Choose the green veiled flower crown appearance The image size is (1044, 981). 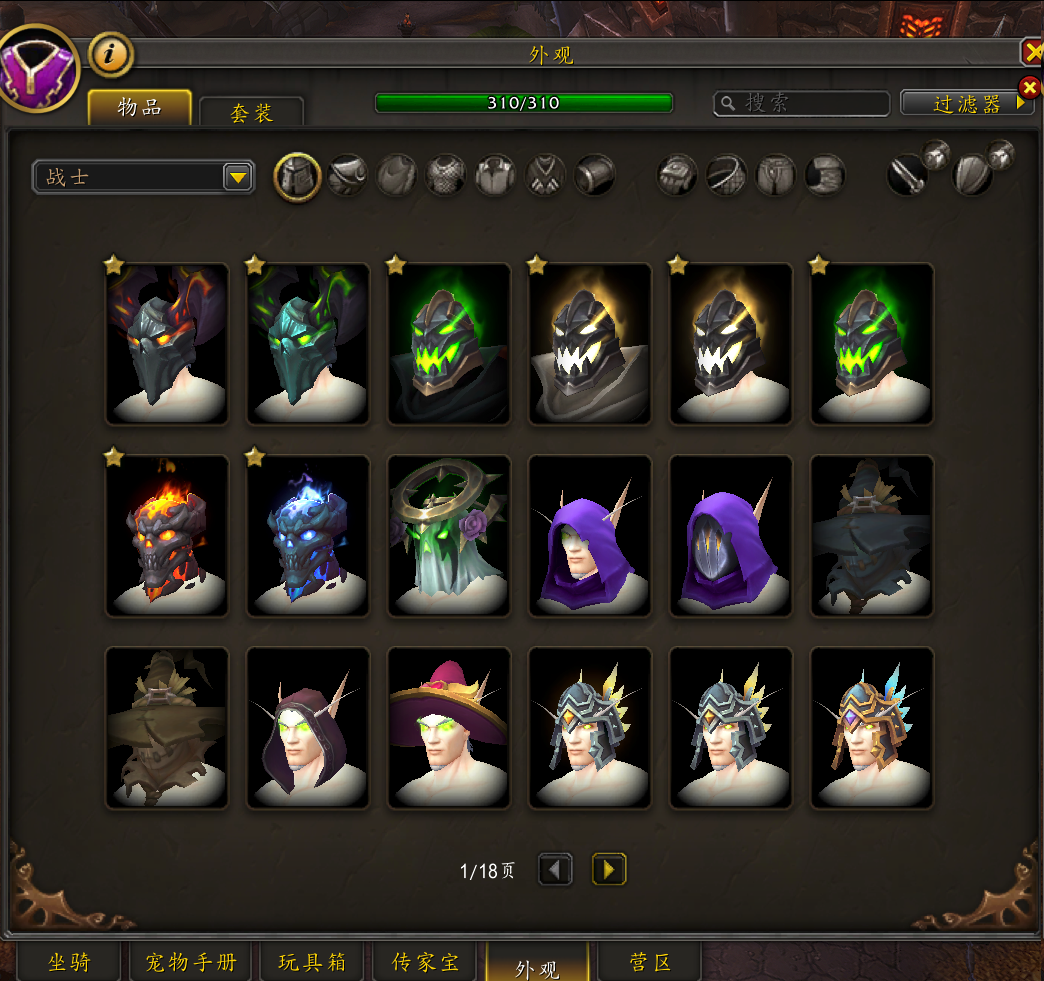coord(449,536)
